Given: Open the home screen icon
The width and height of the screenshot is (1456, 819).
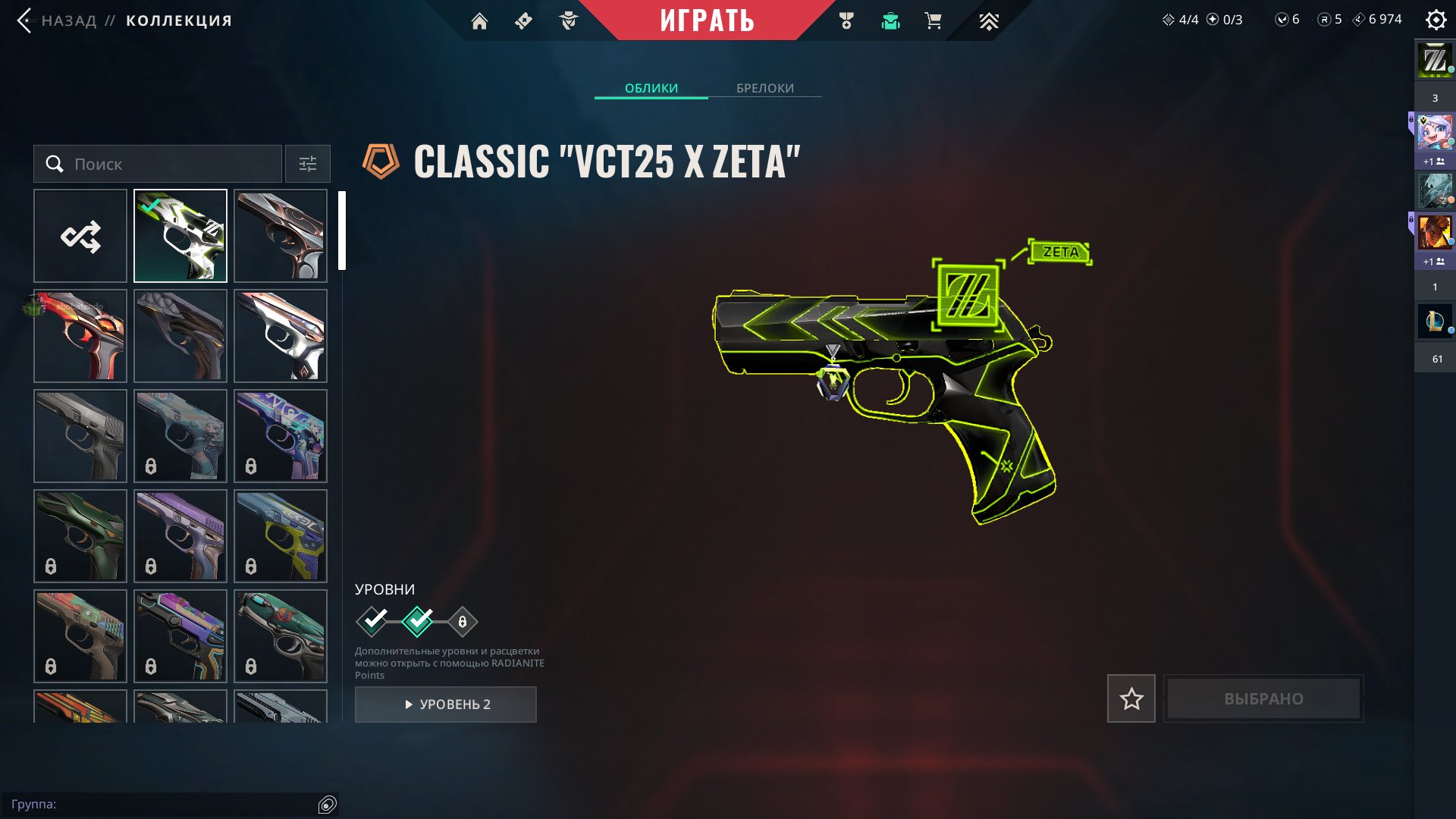Looking at the screenshot, I should (x=479, y=21).
